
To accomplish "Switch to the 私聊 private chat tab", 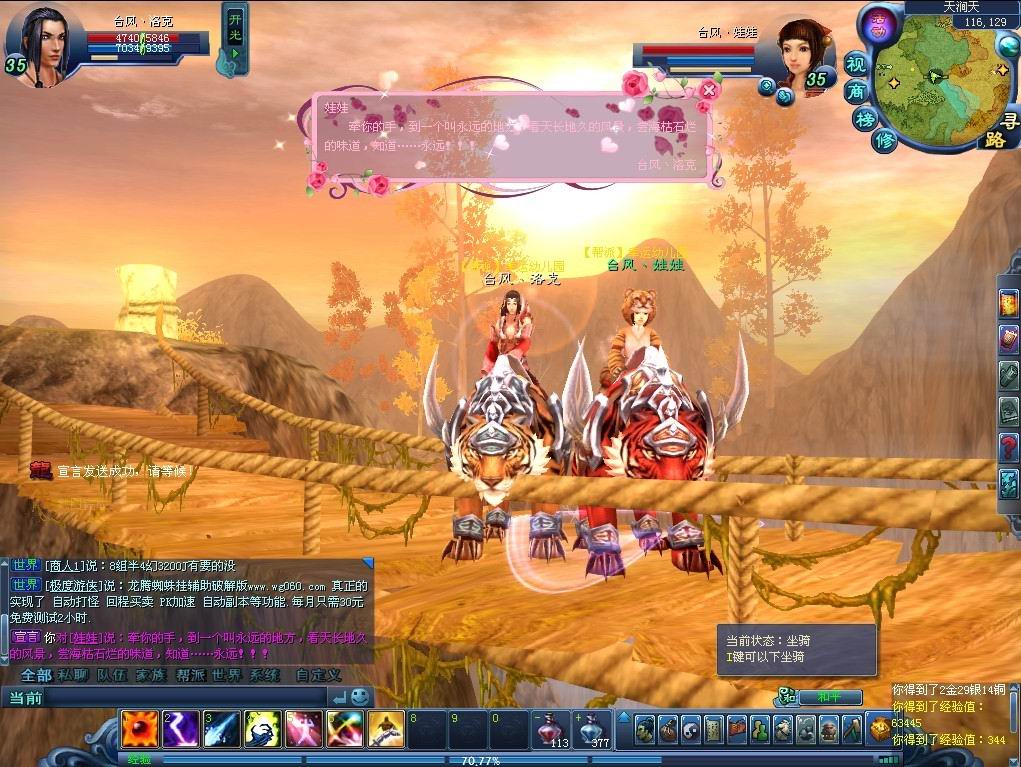I will [72, 675].
